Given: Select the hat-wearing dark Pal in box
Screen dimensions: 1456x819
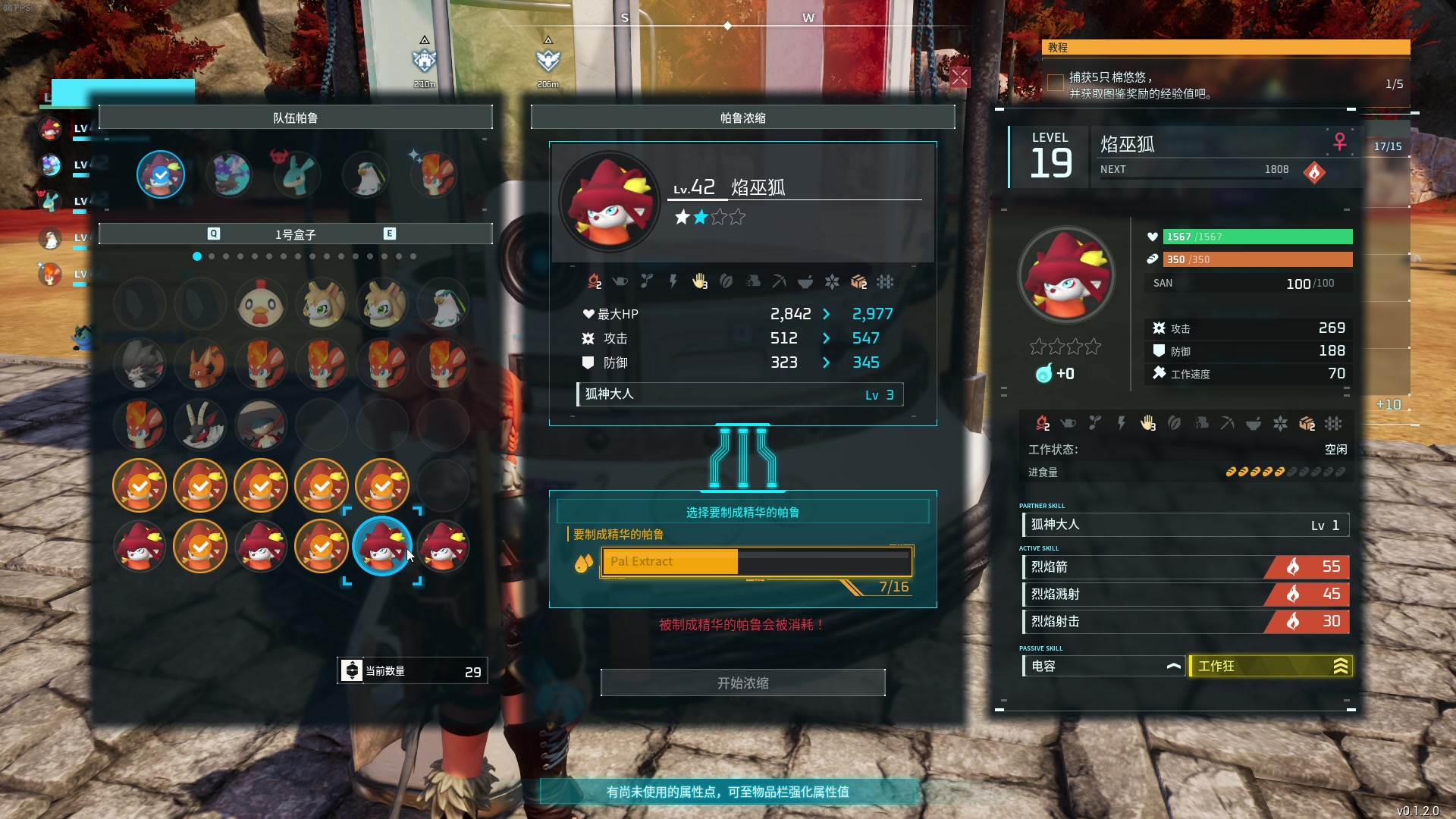Looking at the screenshot, I should click(261, 425).
